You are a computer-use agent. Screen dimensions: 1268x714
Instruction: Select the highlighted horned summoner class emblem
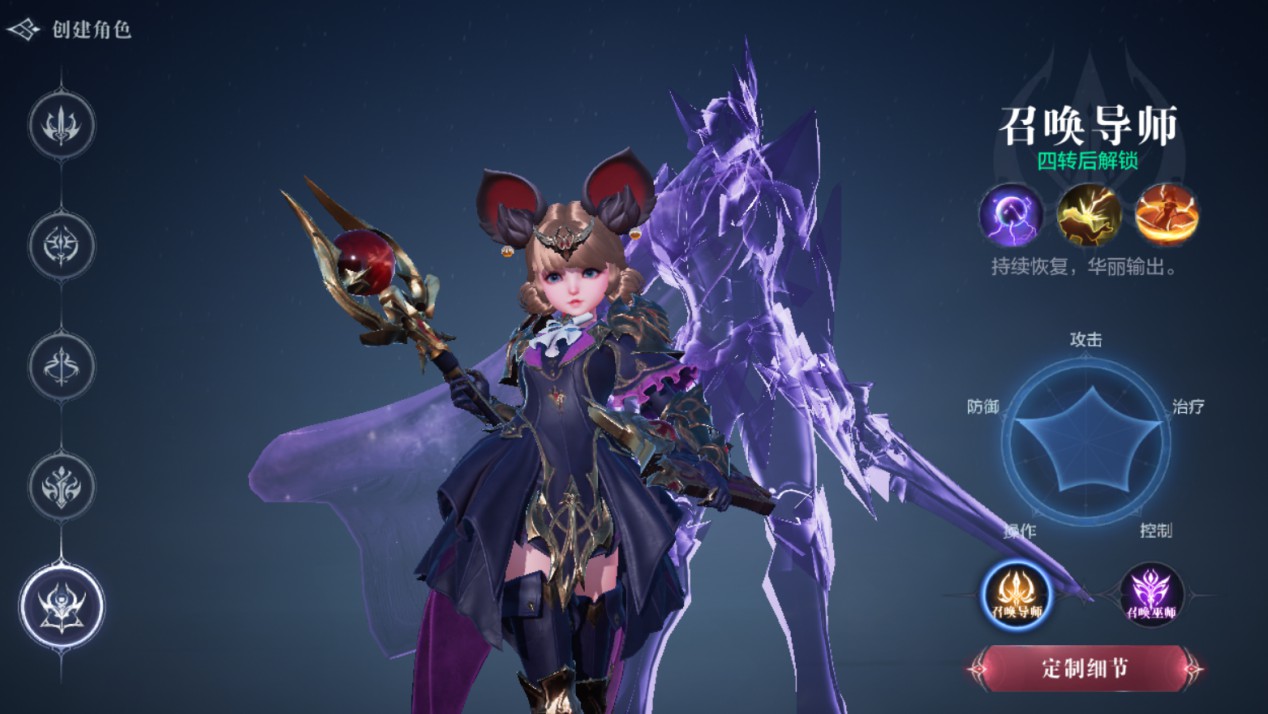pos(61,605)
